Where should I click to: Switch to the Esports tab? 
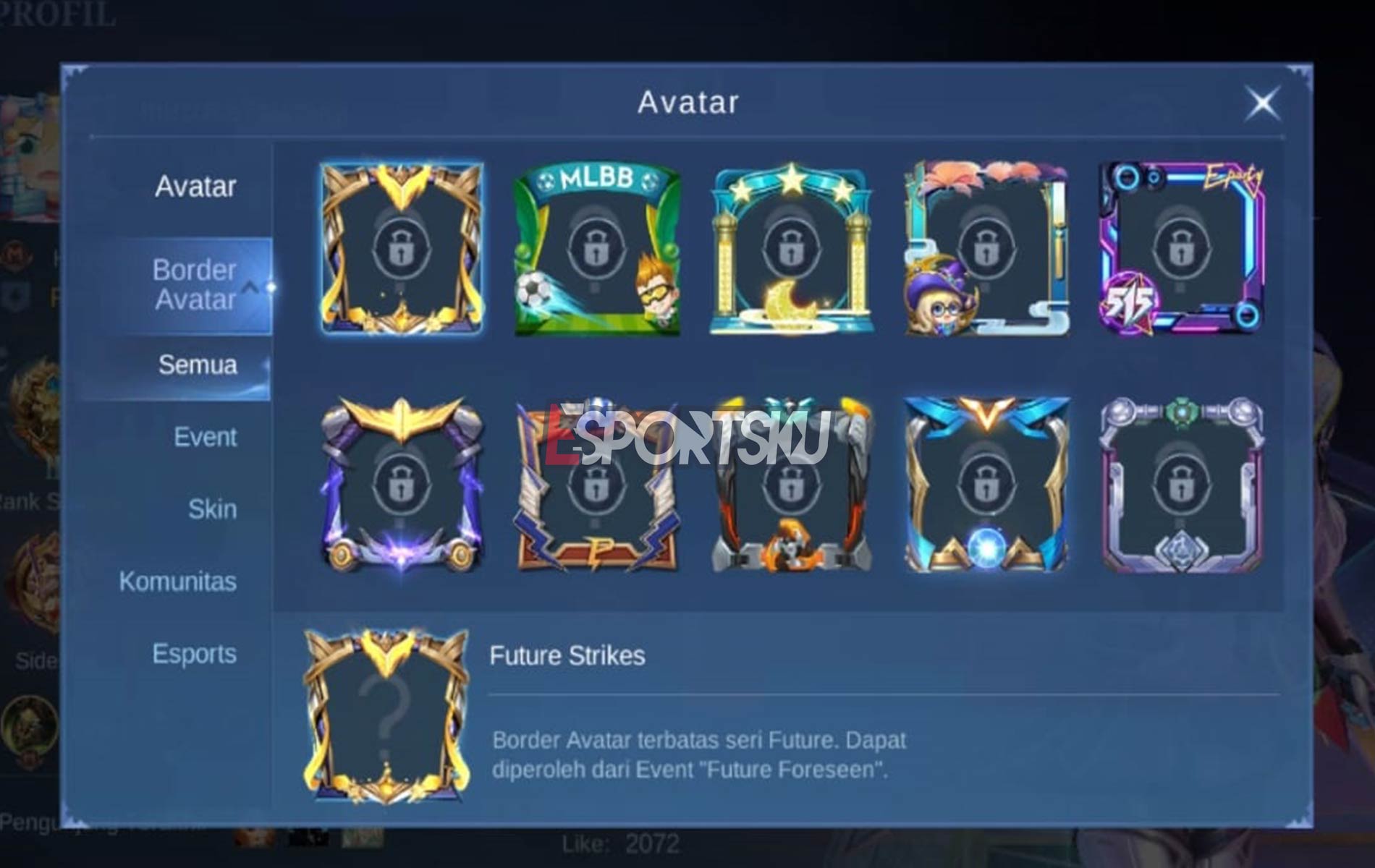coord(194,653)
